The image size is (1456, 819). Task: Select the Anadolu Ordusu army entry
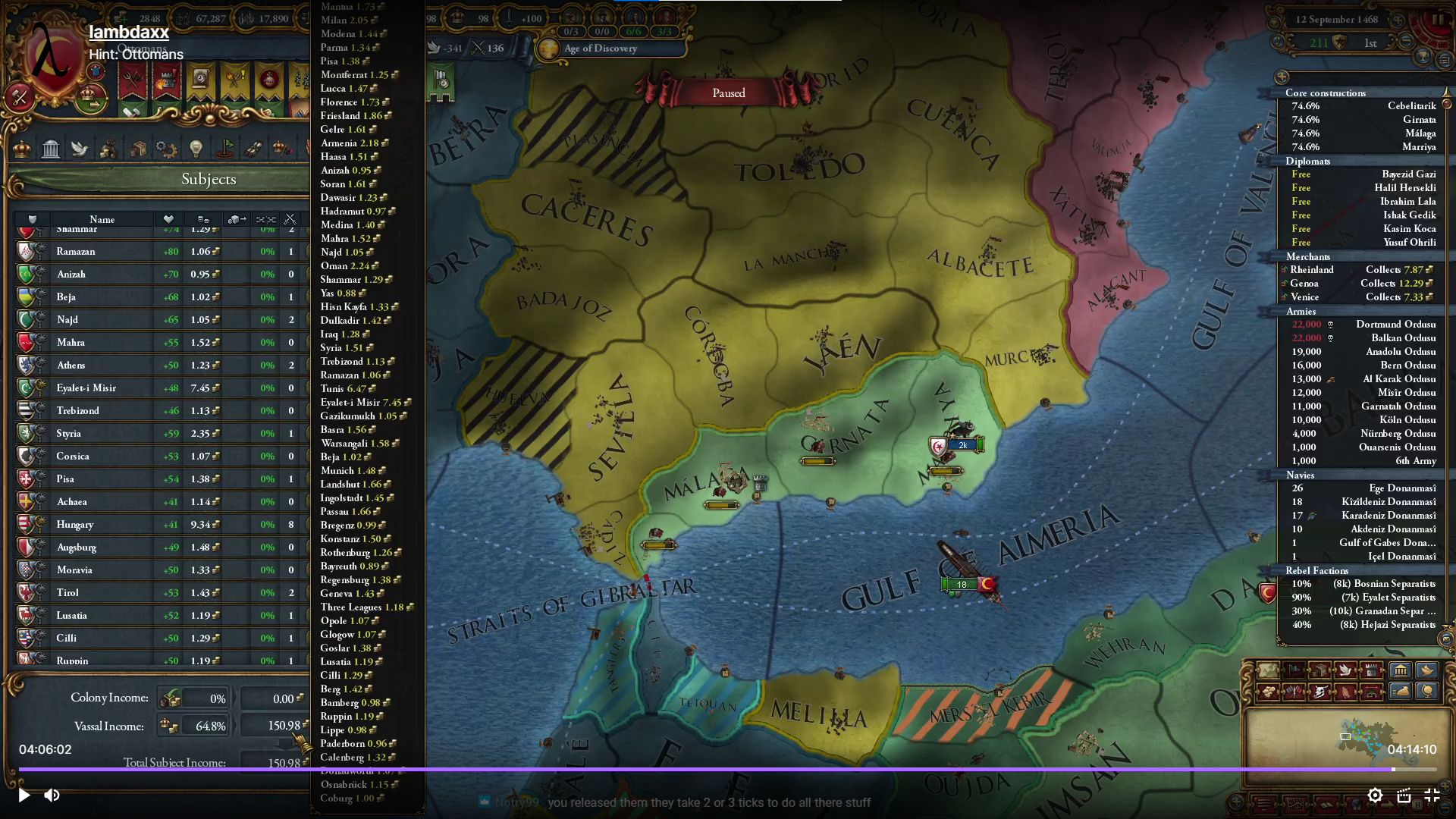click(x=1400, y=351)
